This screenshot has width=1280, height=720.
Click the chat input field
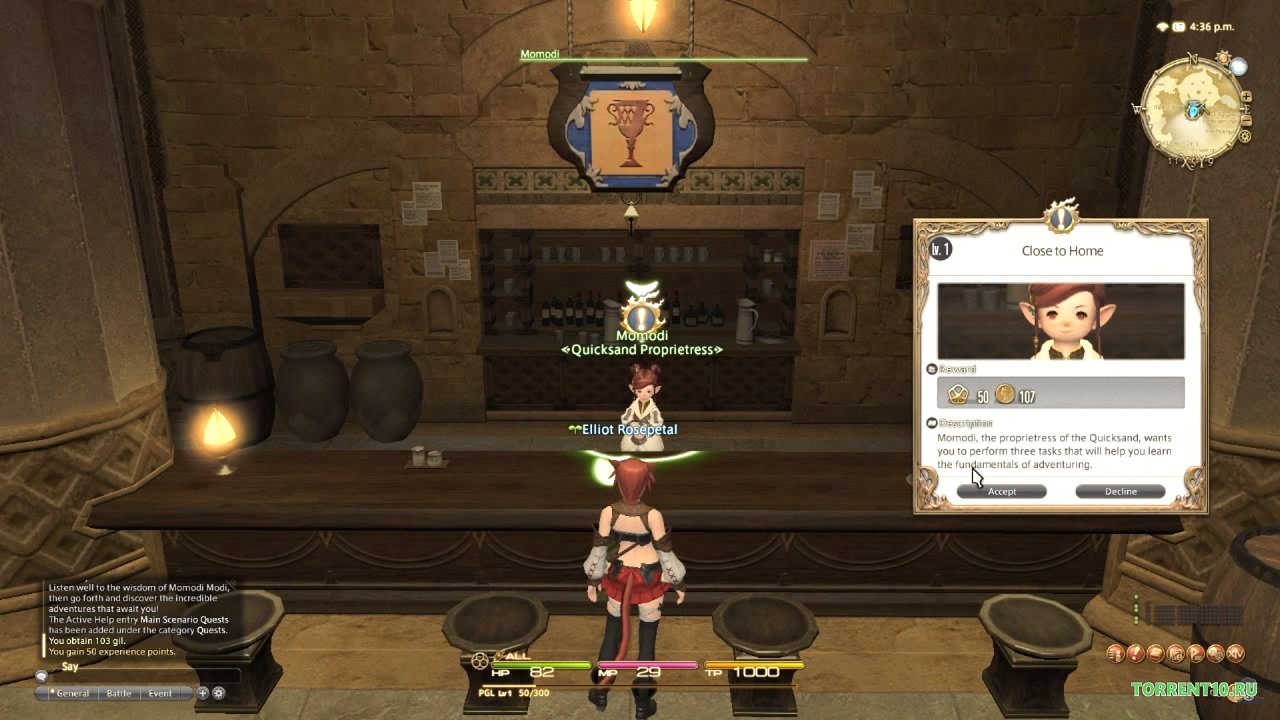(x=140, y=677)
